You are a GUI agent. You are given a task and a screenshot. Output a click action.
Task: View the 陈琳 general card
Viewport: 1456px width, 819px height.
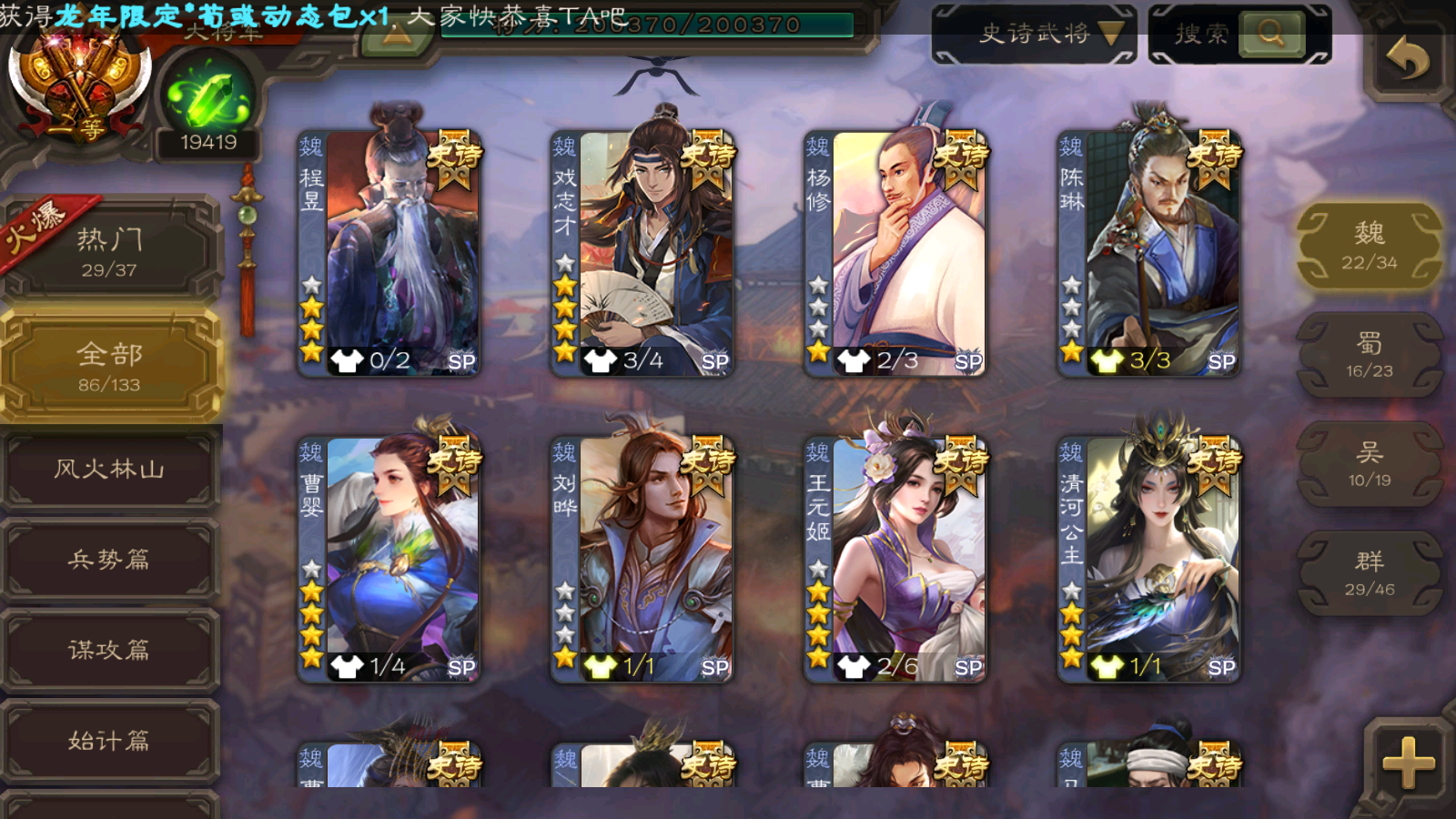click(1148, 253)
